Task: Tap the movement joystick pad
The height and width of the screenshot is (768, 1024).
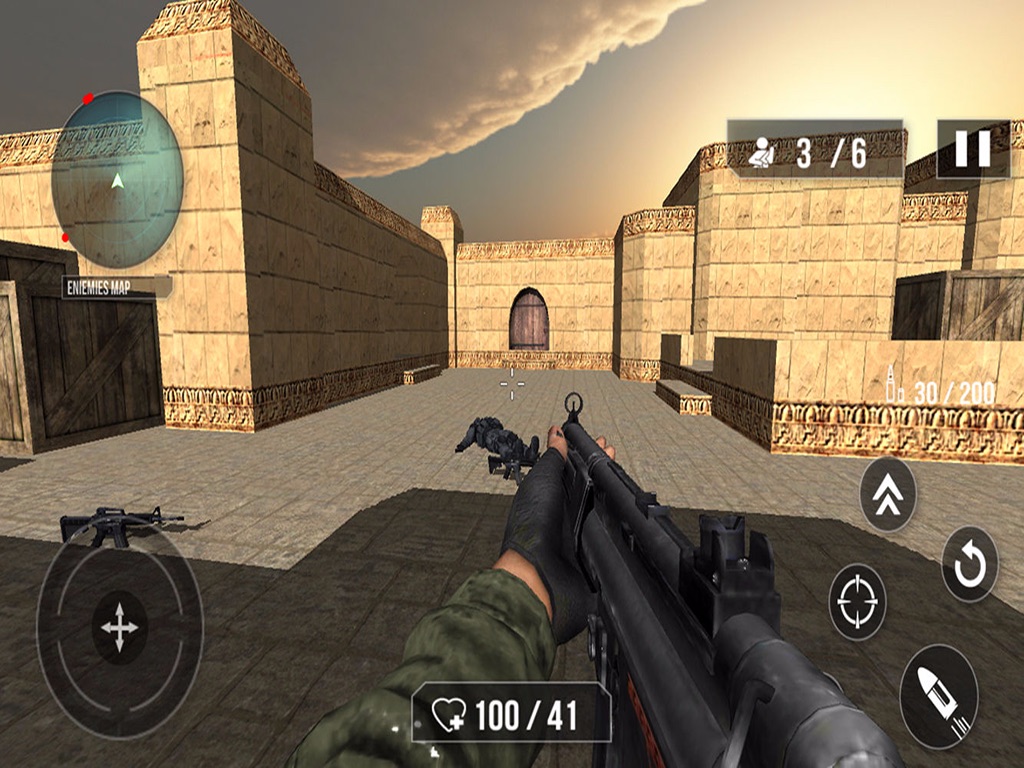Action: pyautogui.click(x=119, y=628)
